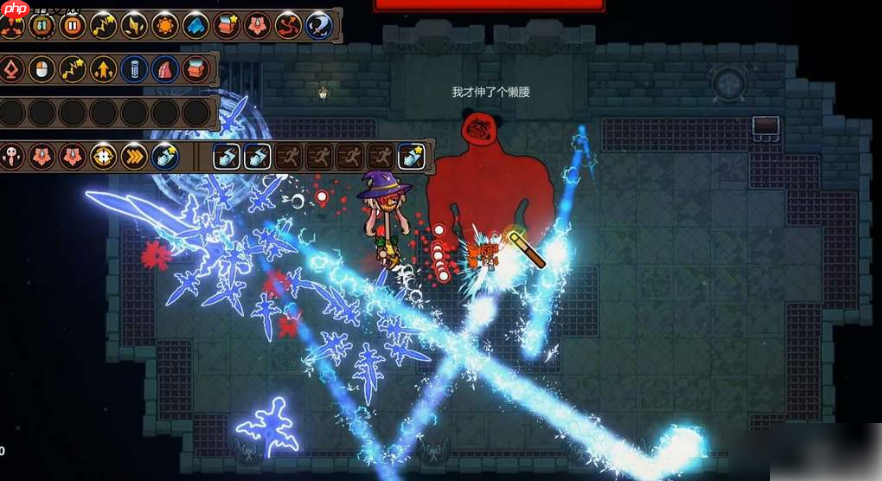Click the orange pause-symbol modifier icon

(72, 25)
